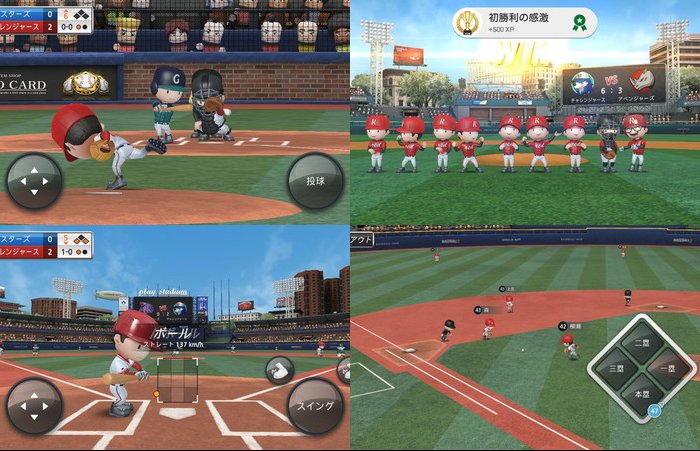The image size is (700, 451).
Task: Open the 初勝利の感激 achievement notification
Action: tap(524, 23)
